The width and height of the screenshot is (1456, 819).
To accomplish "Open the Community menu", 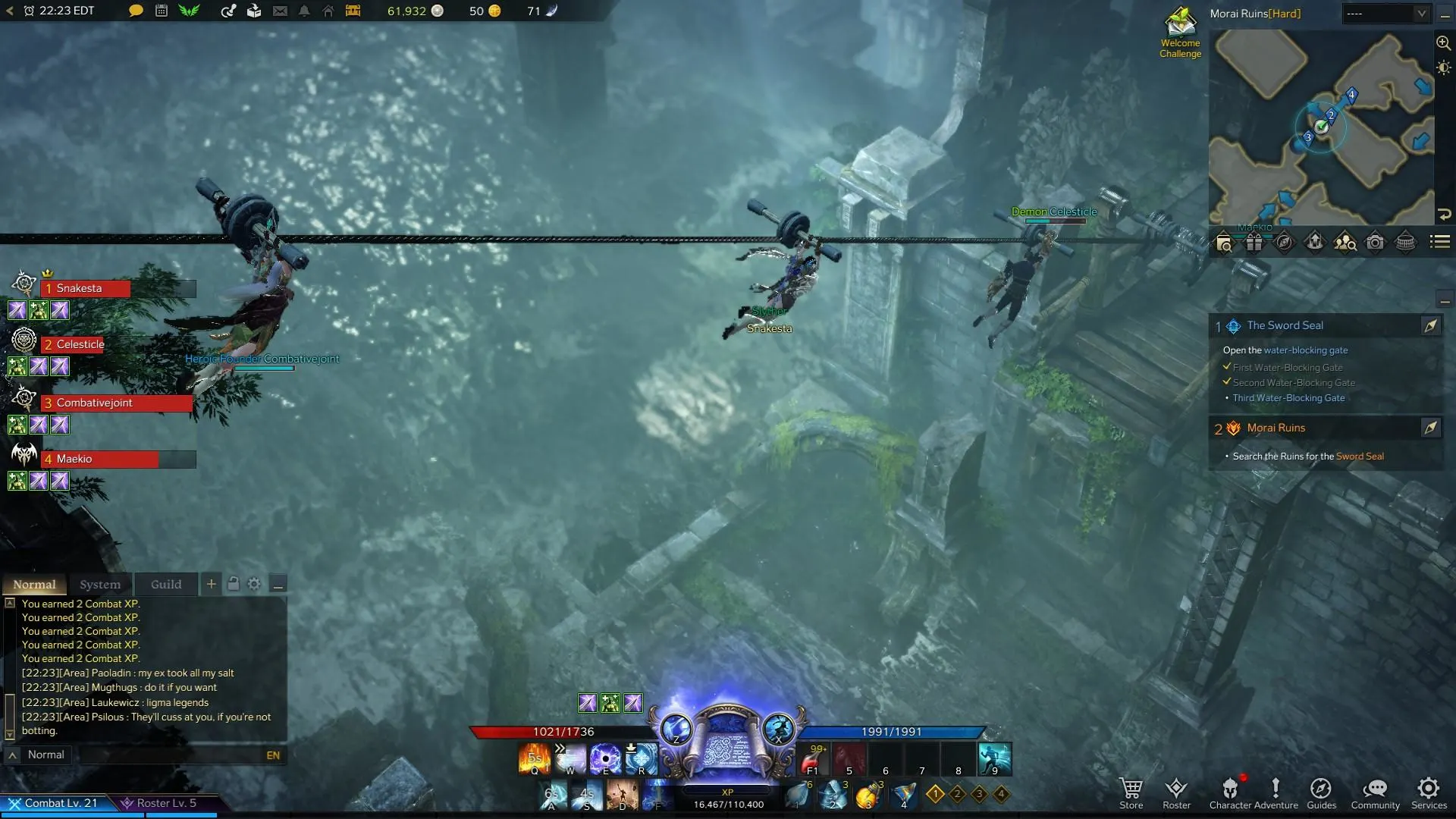I will click(1375, 792).
